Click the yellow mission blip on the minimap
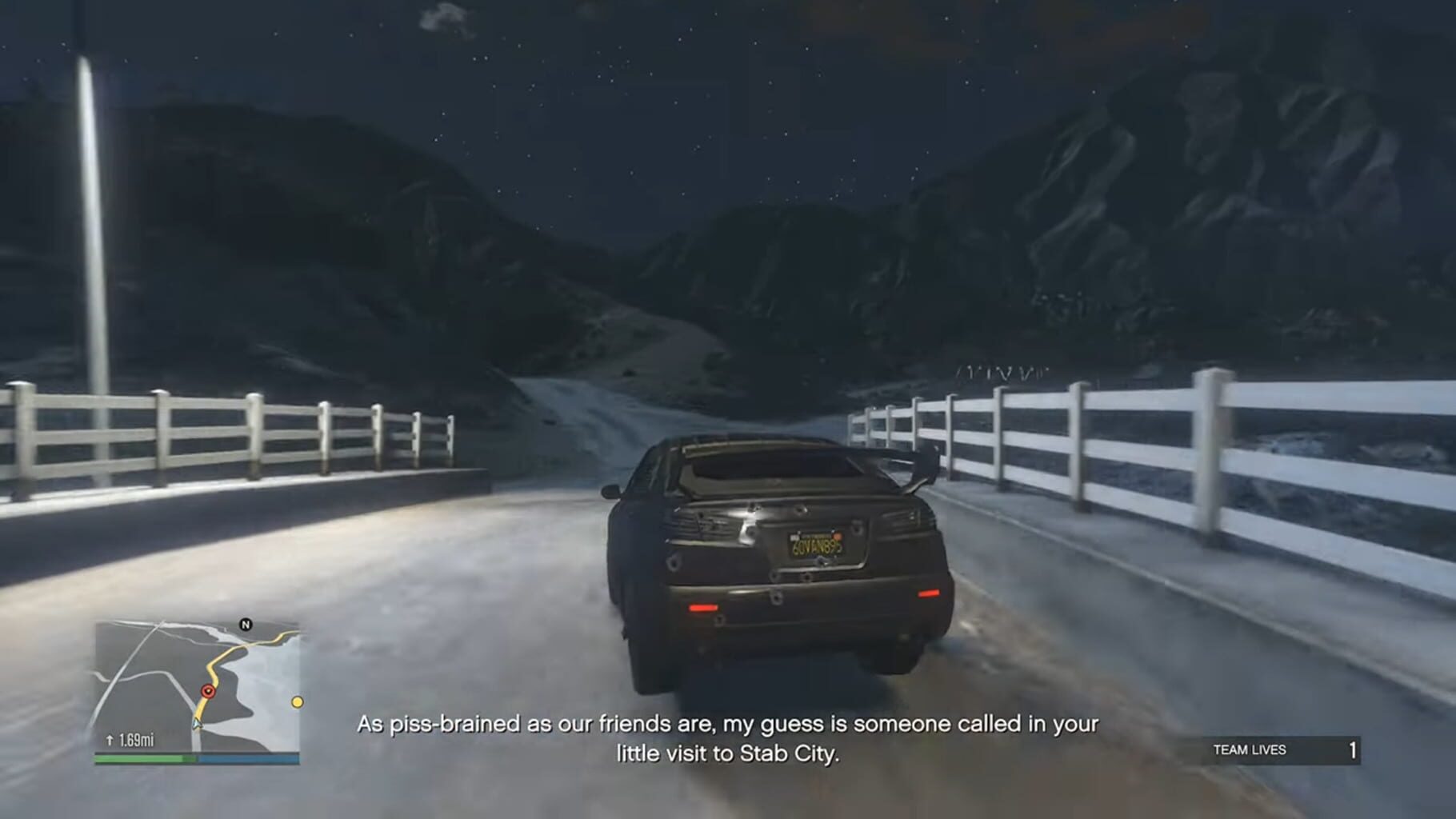 pyautogui.click(x=297, y=701)
